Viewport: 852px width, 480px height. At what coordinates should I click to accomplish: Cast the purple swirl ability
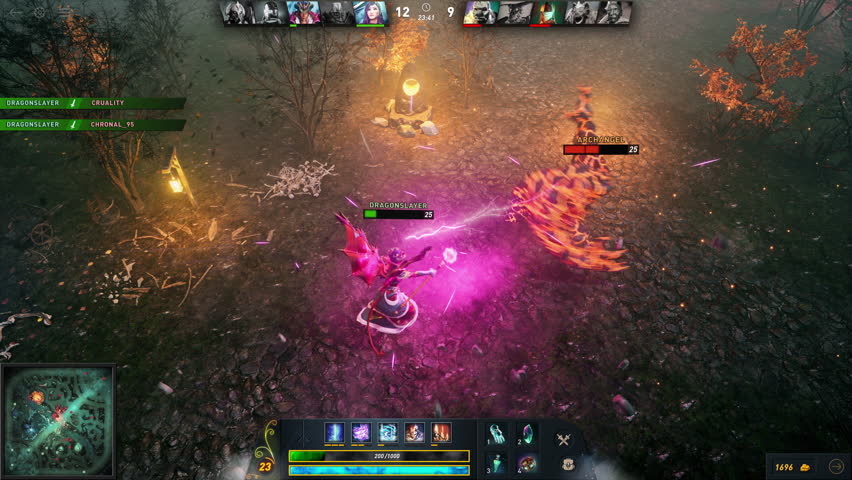coord(361,433)
